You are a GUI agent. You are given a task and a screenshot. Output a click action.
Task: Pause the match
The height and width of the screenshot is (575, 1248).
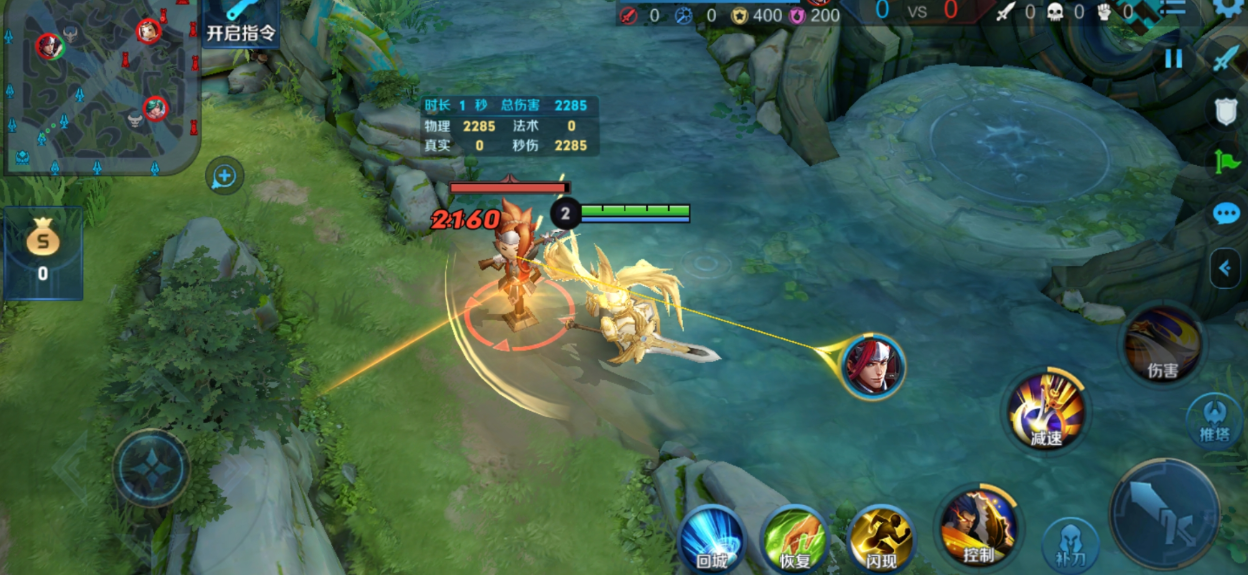1173,59
